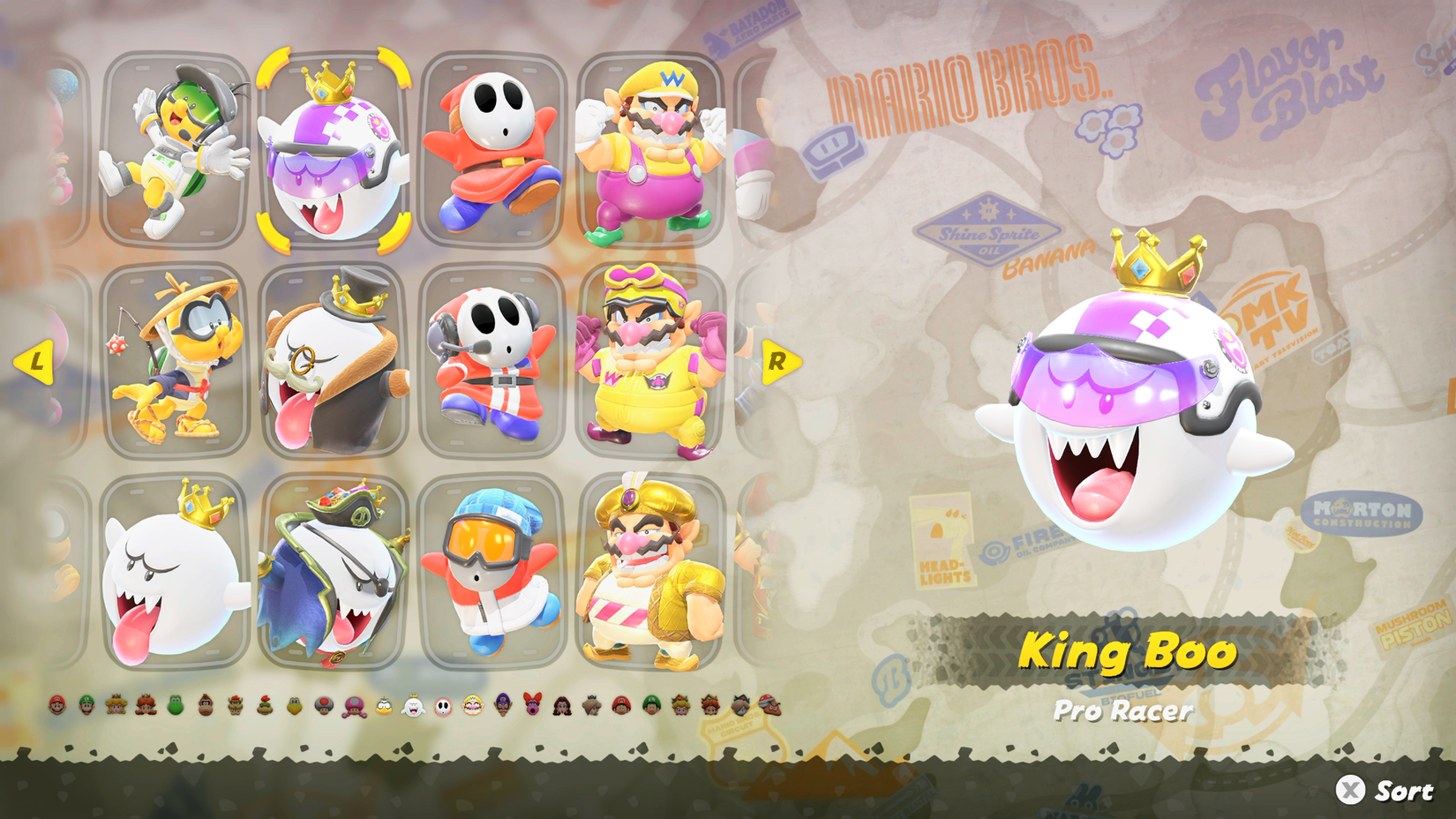
Task: Select the Bowser face icon
Action: point(234,706)
